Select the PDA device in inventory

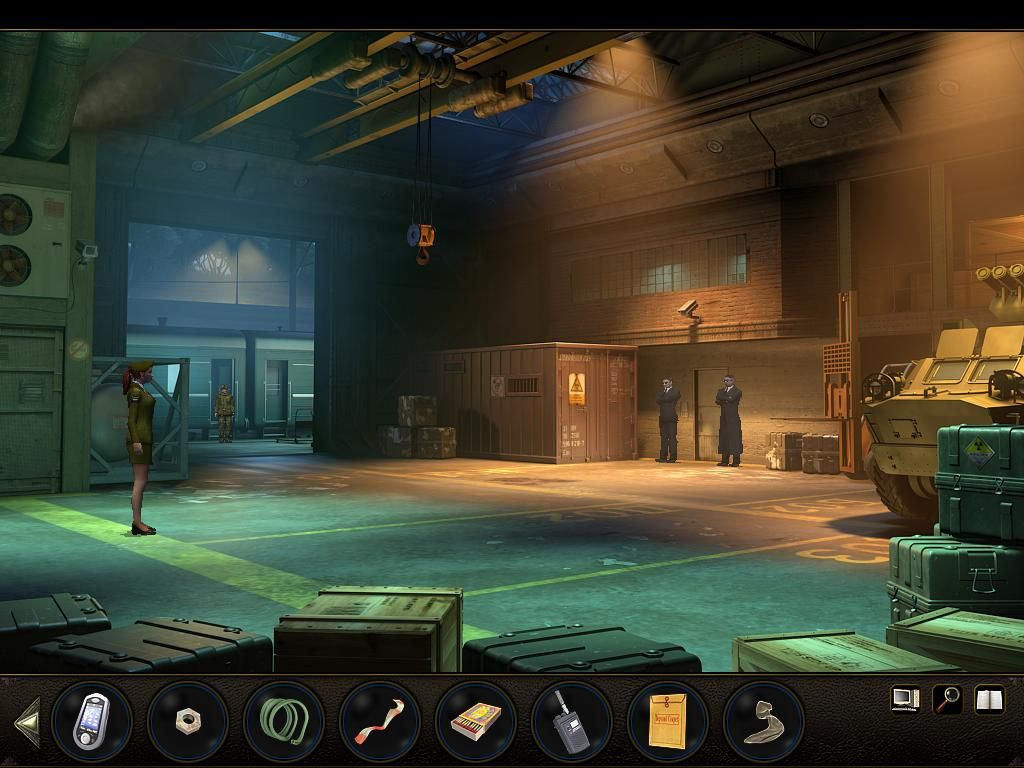click(x=91, y=720)
